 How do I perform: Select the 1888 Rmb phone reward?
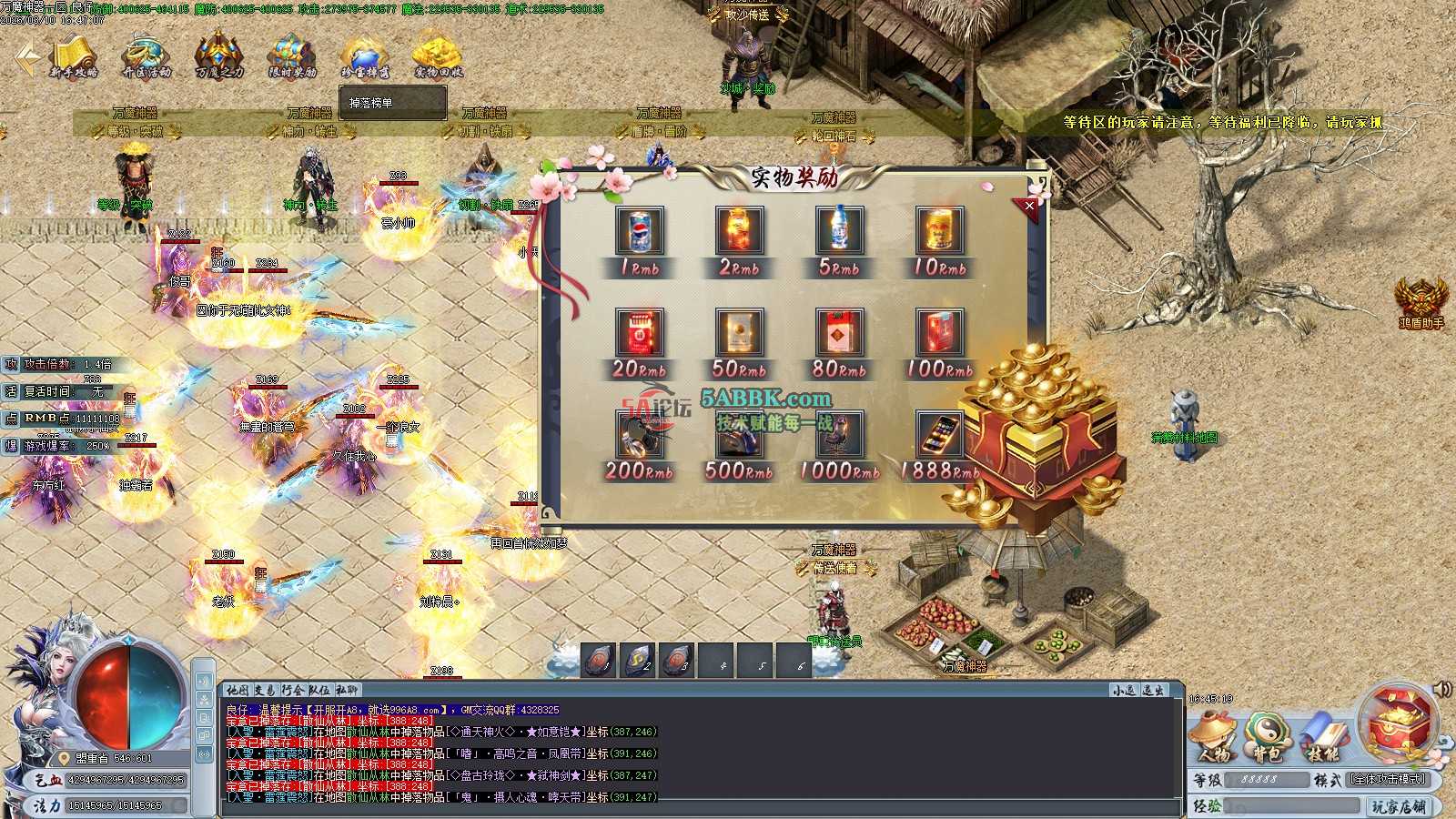click(940, 434)
